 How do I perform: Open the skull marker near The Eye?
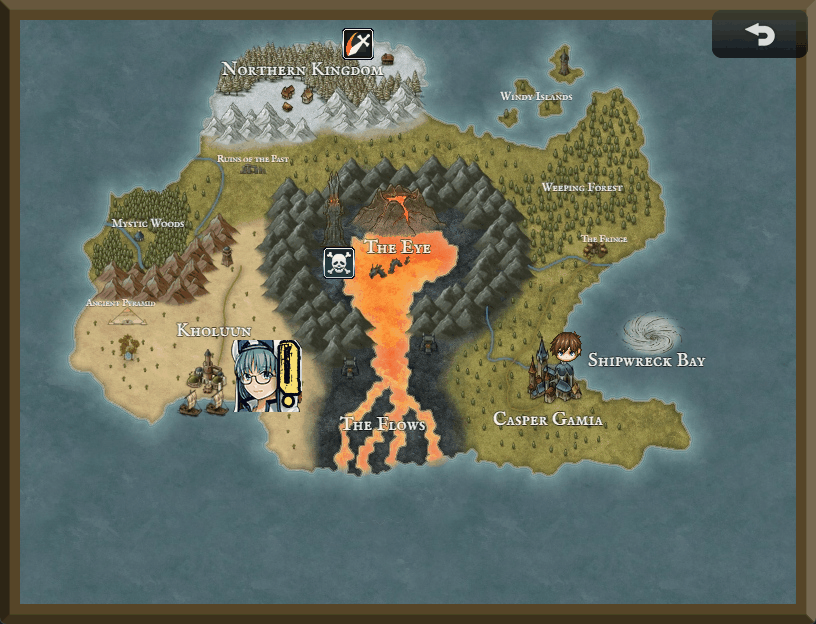click(339, 263)
